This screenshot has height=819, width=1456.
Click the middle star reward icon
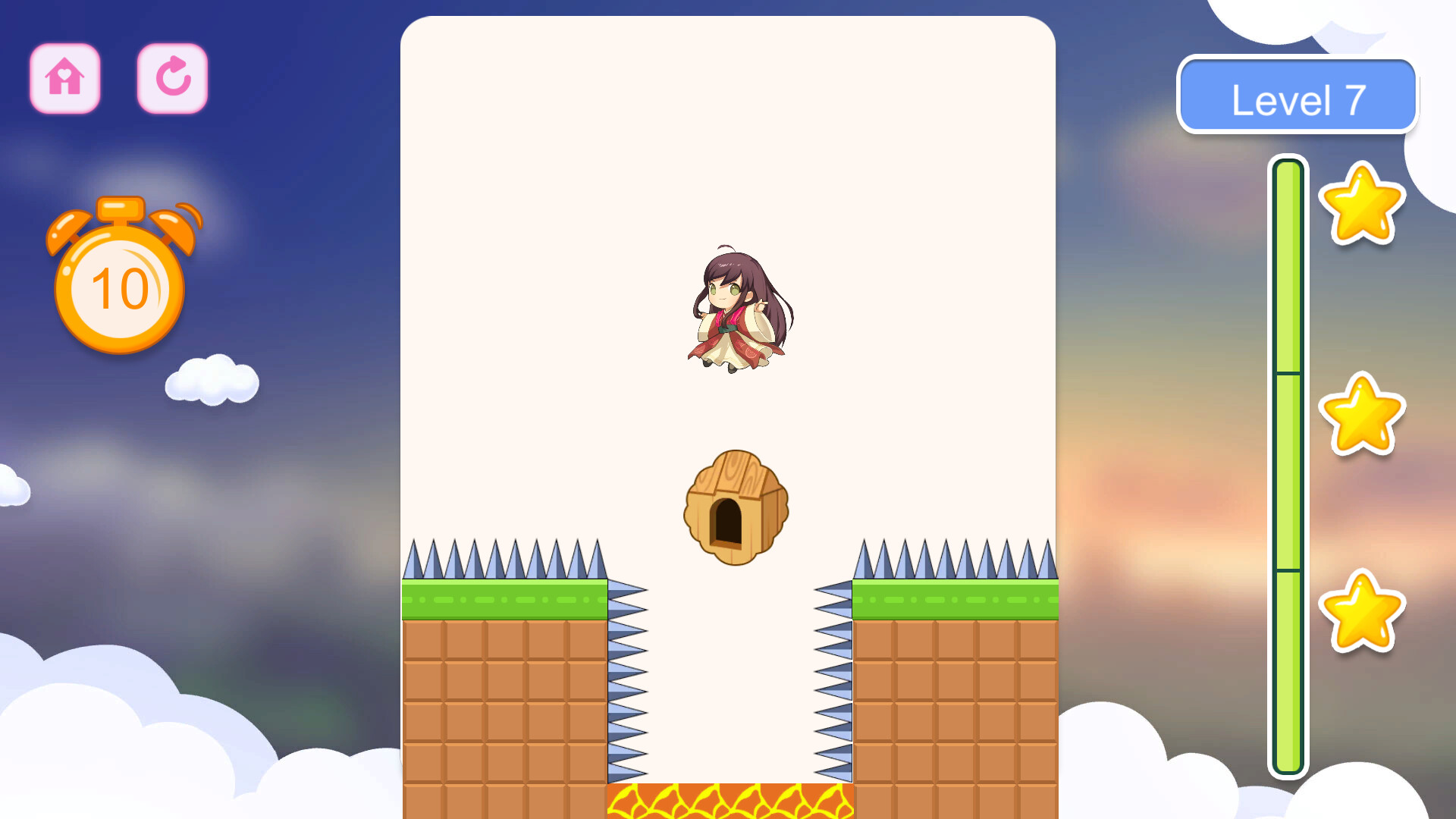click(1363, 413)
